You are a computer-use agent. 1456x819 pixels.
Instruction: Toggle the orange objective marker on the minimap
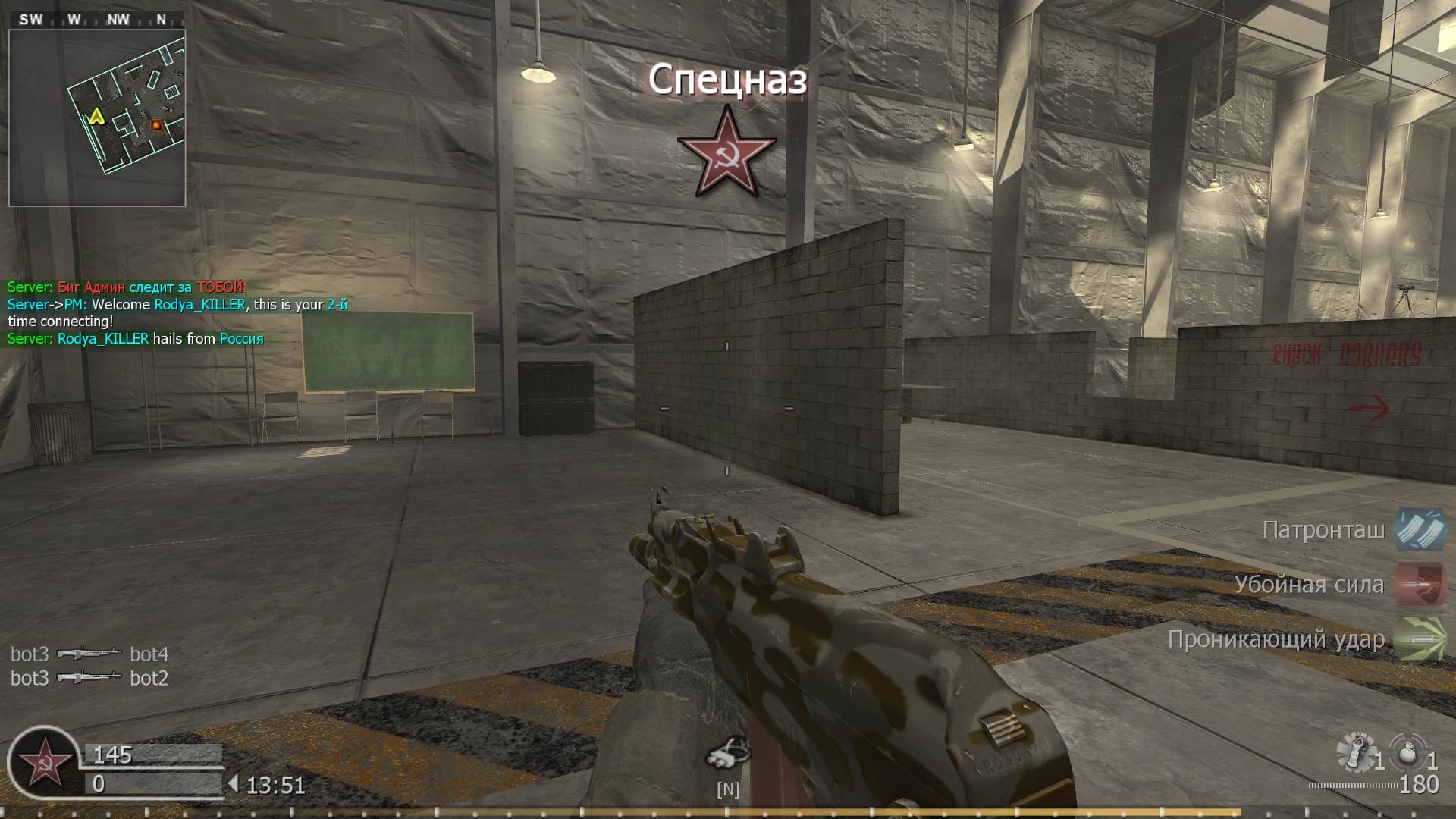point(155,124)
